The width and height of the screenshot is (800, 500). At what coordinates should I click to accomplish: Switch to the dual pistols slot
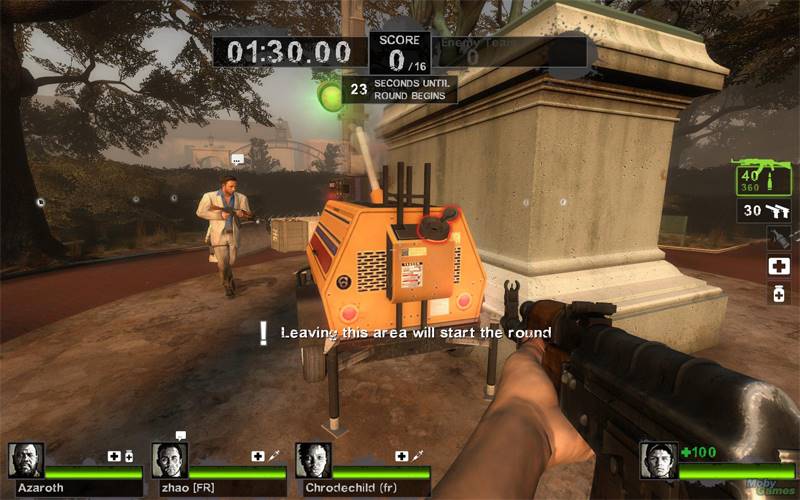tap(765, 211)
